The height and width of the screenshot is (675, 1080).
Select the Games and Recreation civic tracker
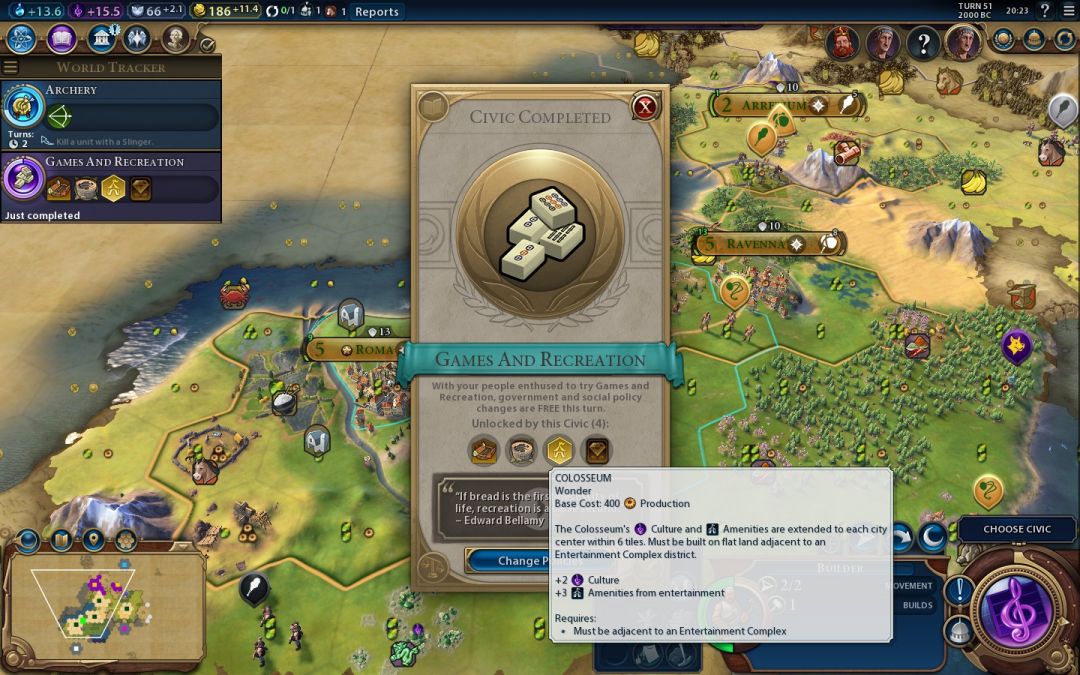pos(110,182)
